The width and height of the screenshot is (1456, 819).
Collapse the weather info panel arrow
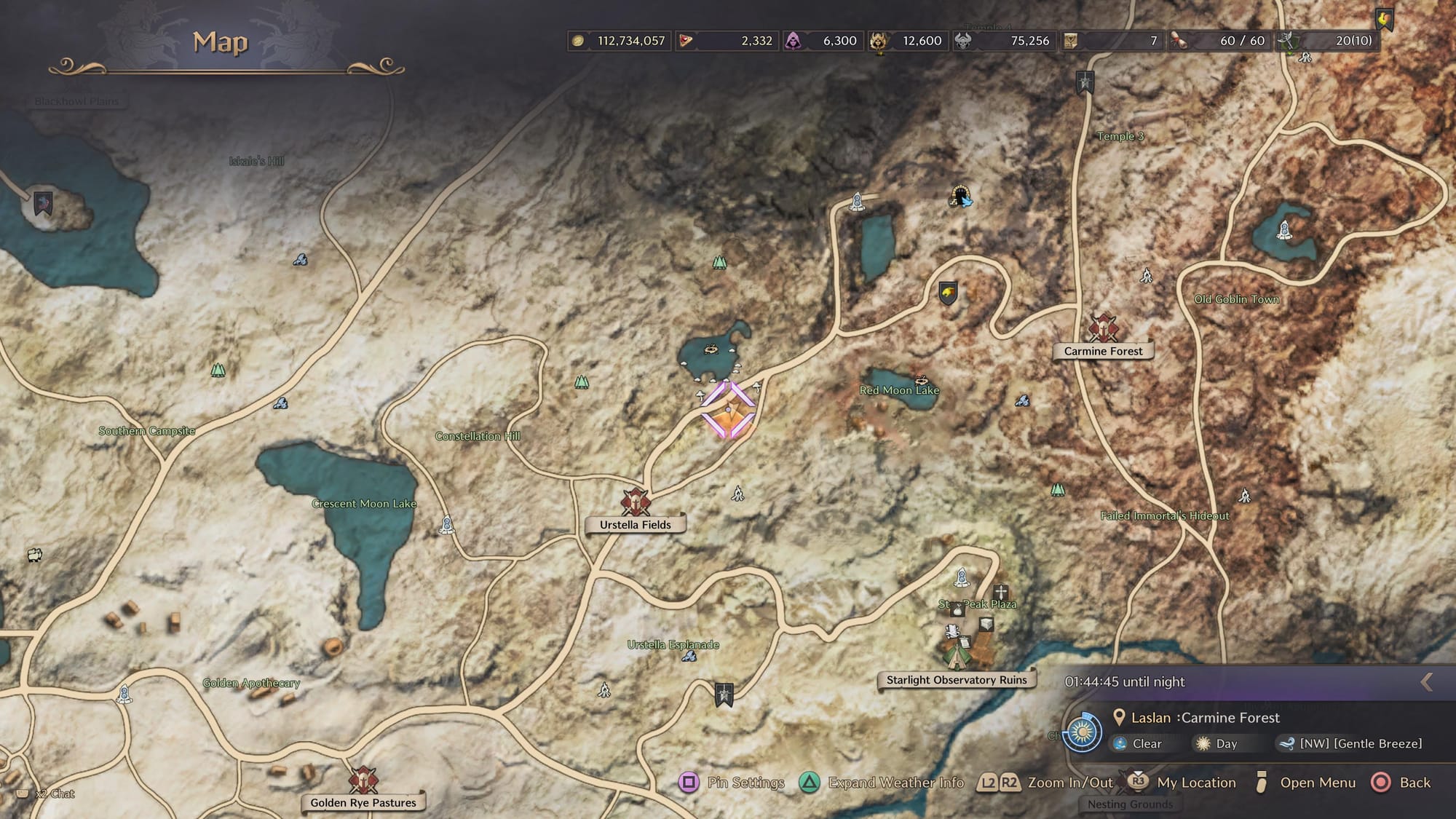pyautogui.click(x=1426, y=681)
